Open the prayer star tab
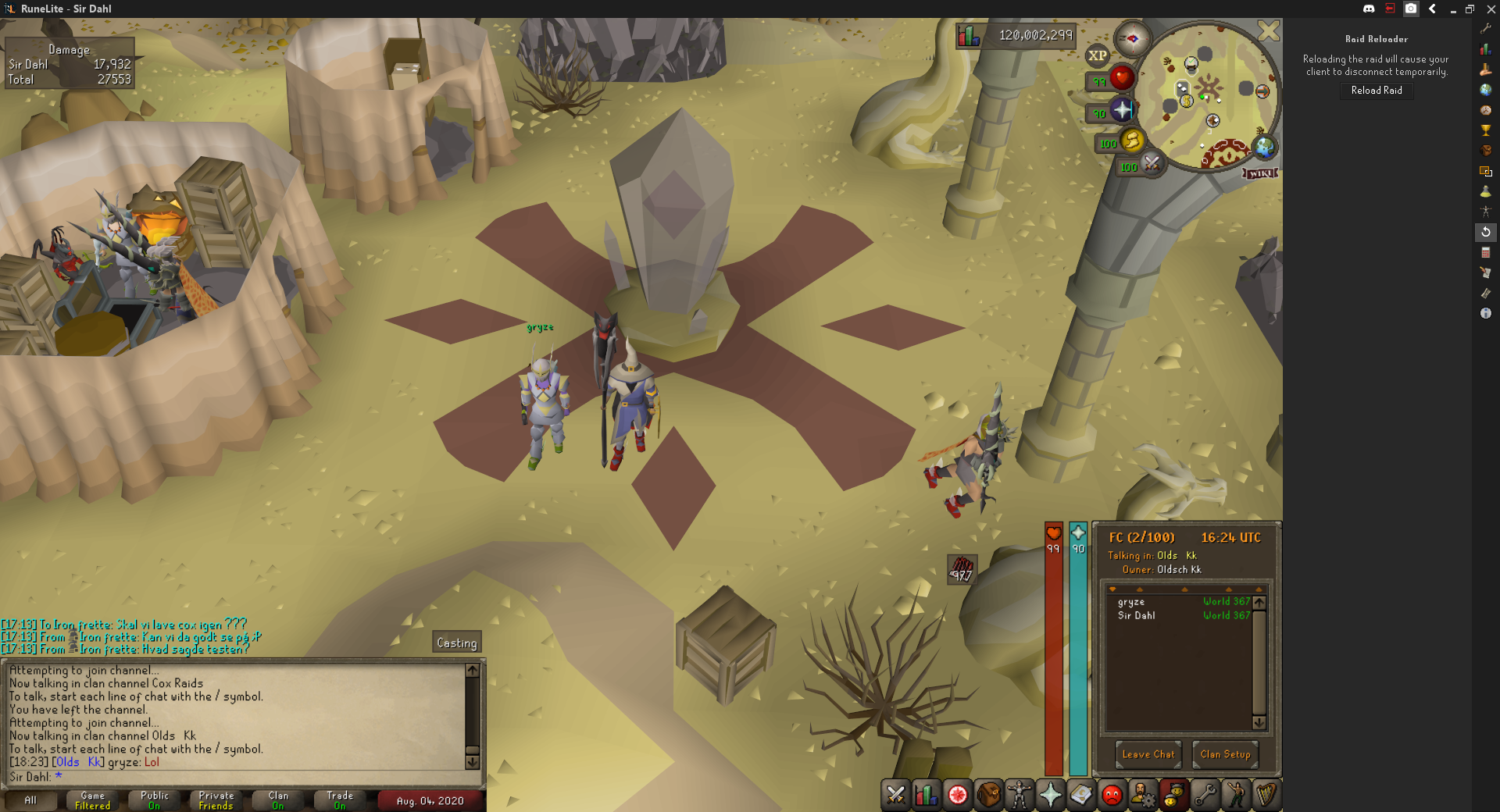 coord(1050,796)
